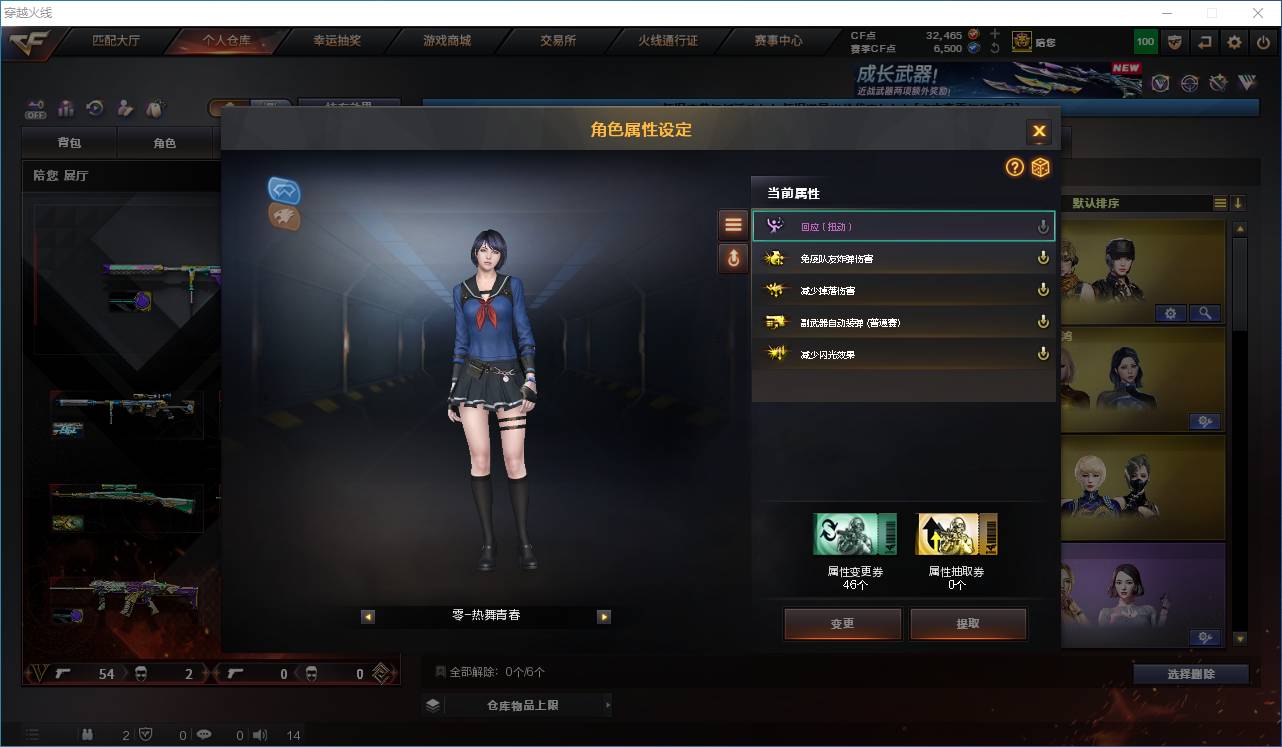Click the dice icon near 当前属性 panel

[1040, 168]
